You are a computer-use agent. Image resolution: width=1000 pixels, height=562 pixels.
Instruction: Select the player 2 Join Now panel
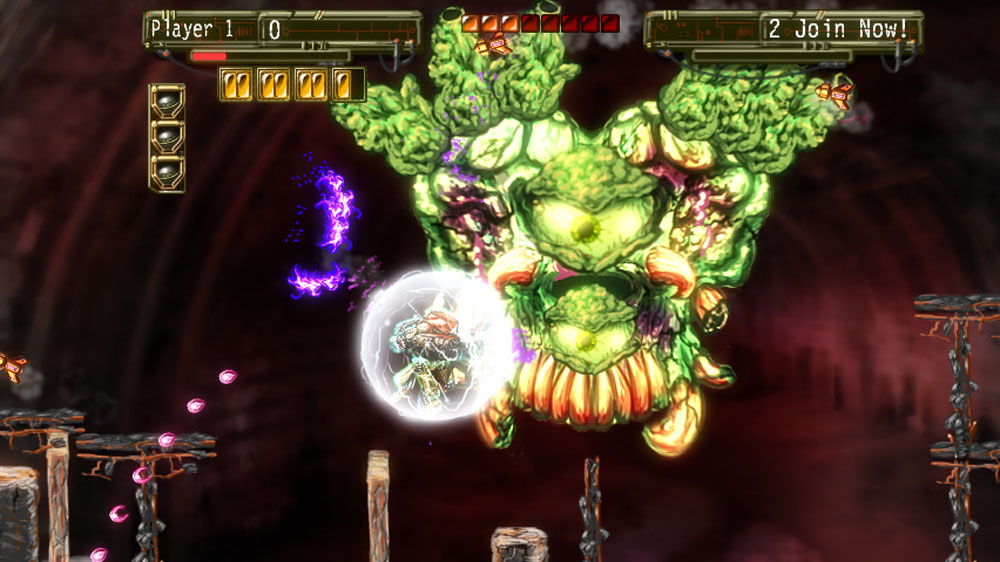coord(838,29)
